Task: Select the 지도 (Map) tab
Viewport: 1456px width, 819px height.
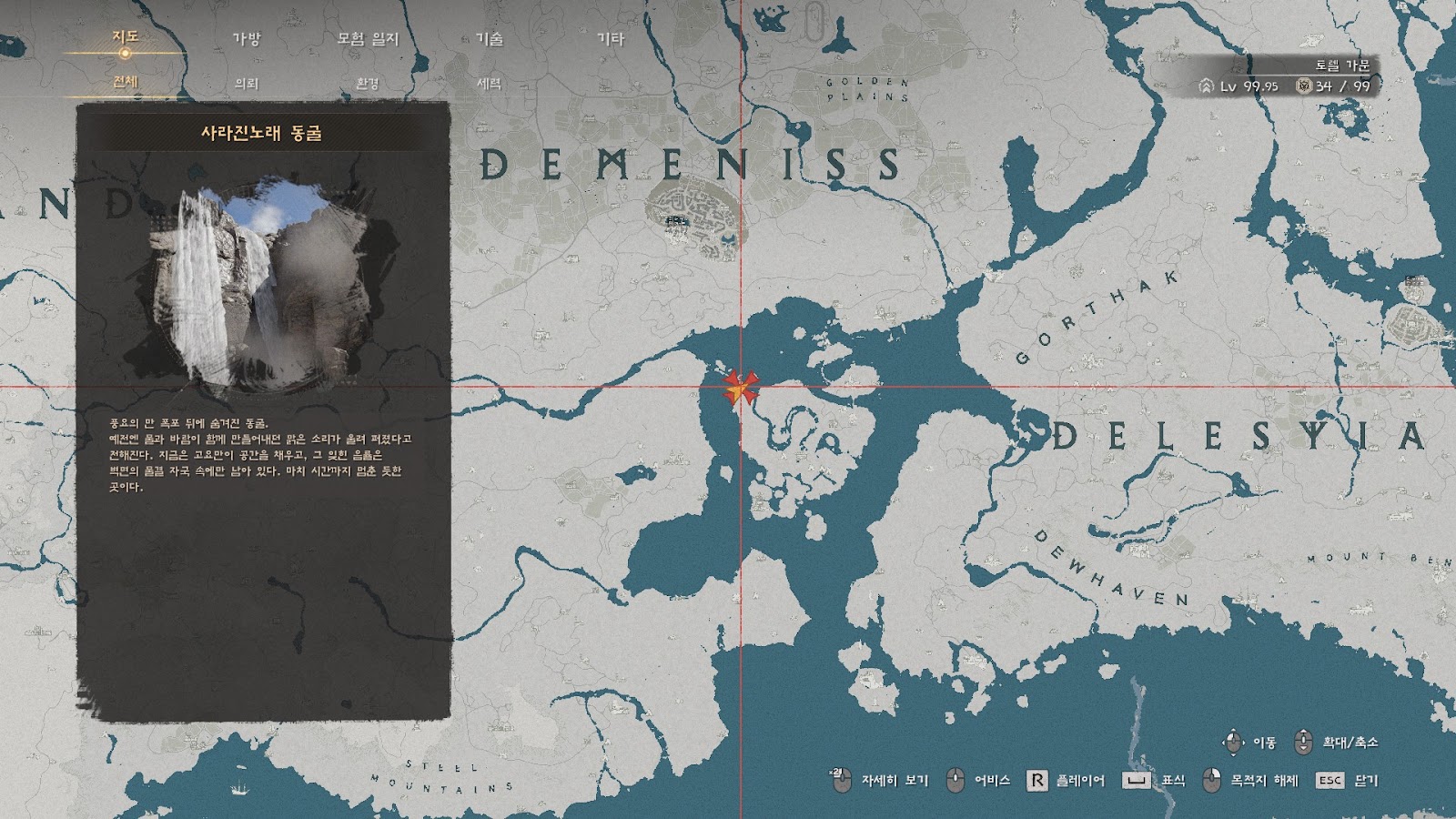Action: [x=125, y=36]
